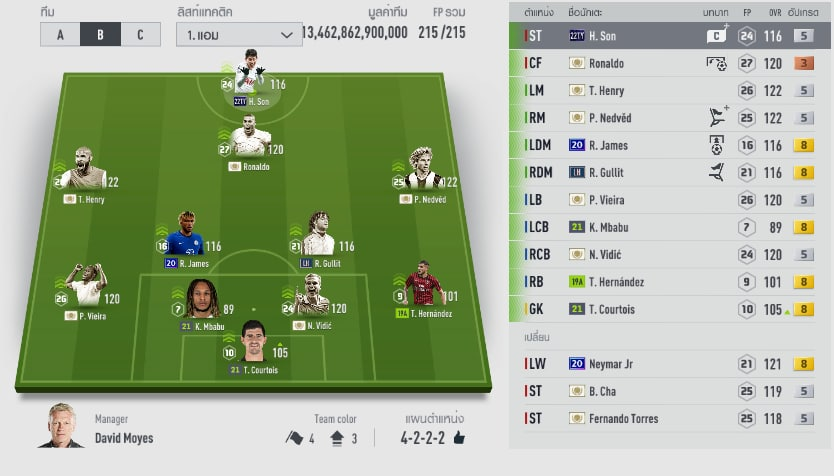834x476 pixels.
Task: Choose Ronaldo's CF row in the list
Action: (671, 63)
